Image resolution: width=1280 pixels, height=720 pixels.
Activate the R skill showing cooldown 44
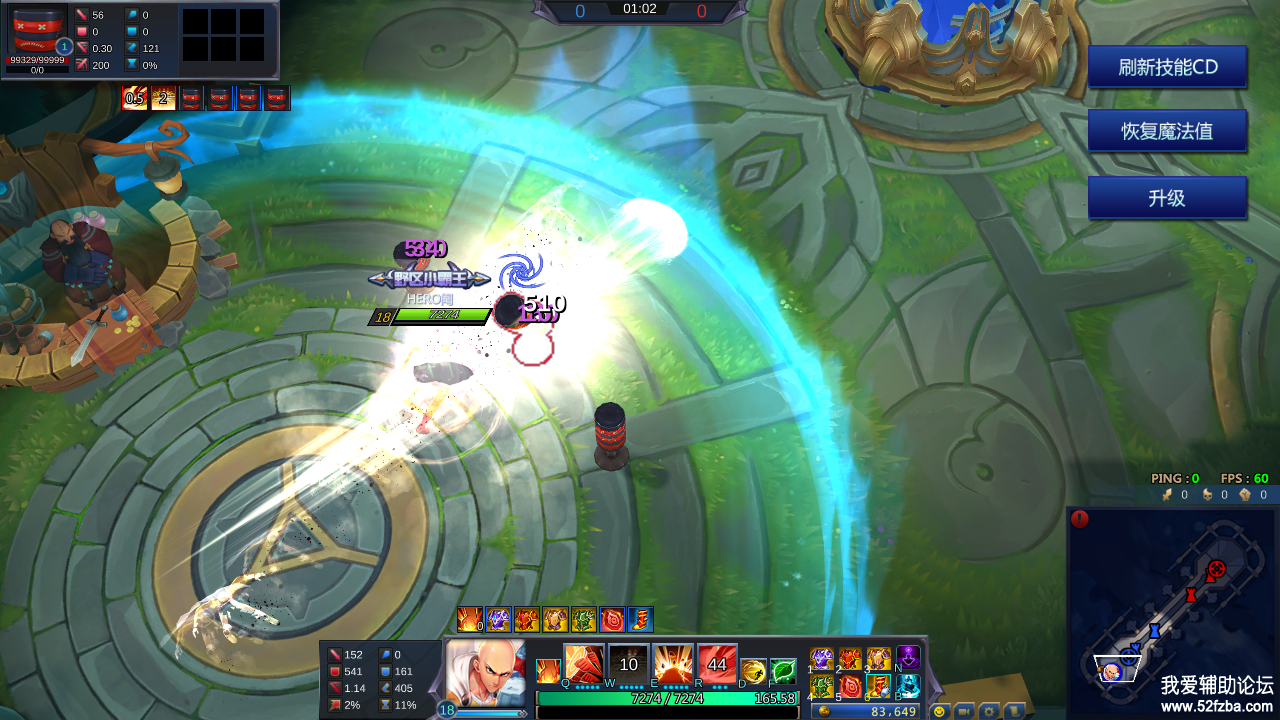click(717, 663)
